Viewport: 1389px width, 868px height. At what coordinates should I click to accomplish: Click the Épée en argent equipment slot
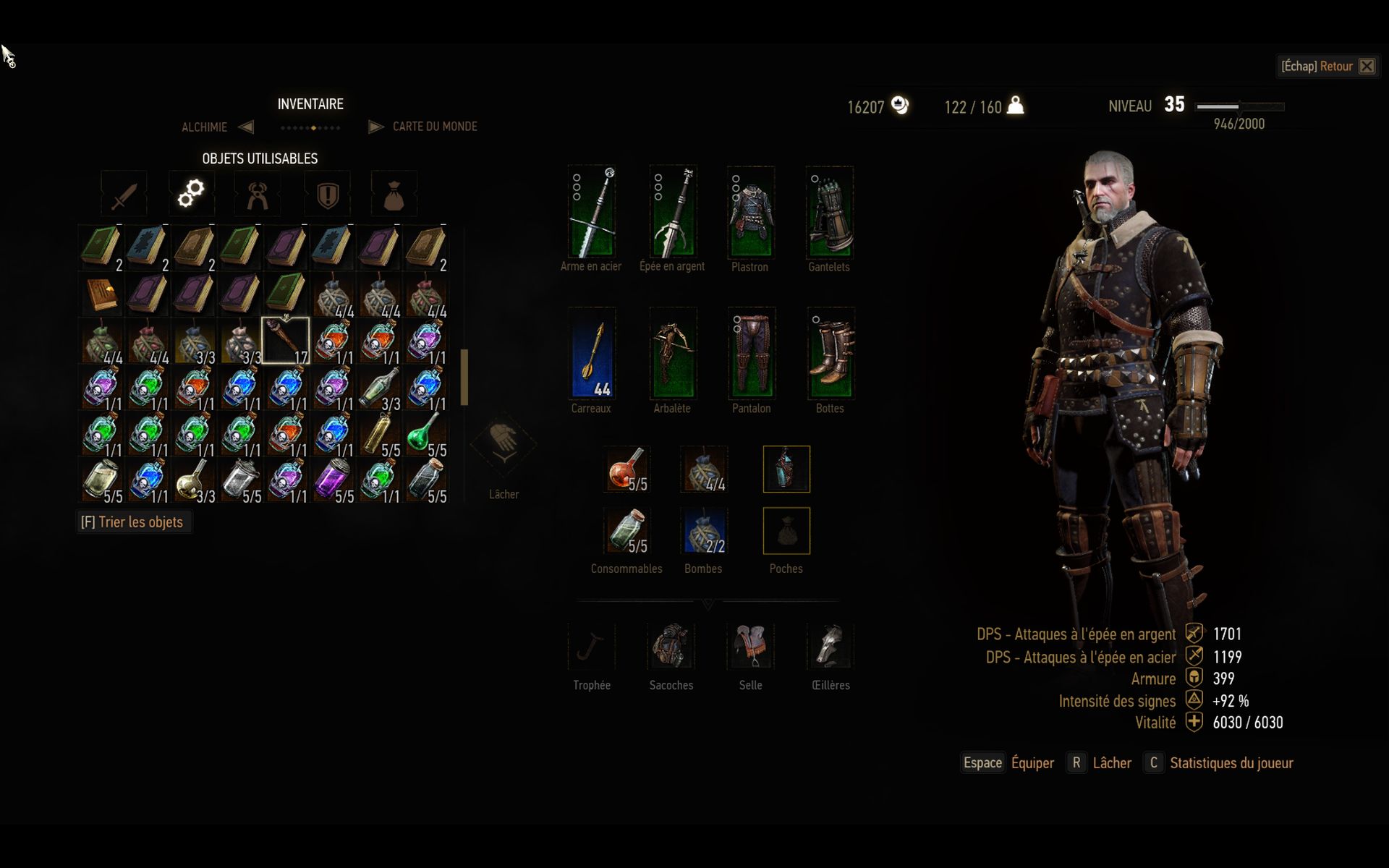click(x=671, y=212)
